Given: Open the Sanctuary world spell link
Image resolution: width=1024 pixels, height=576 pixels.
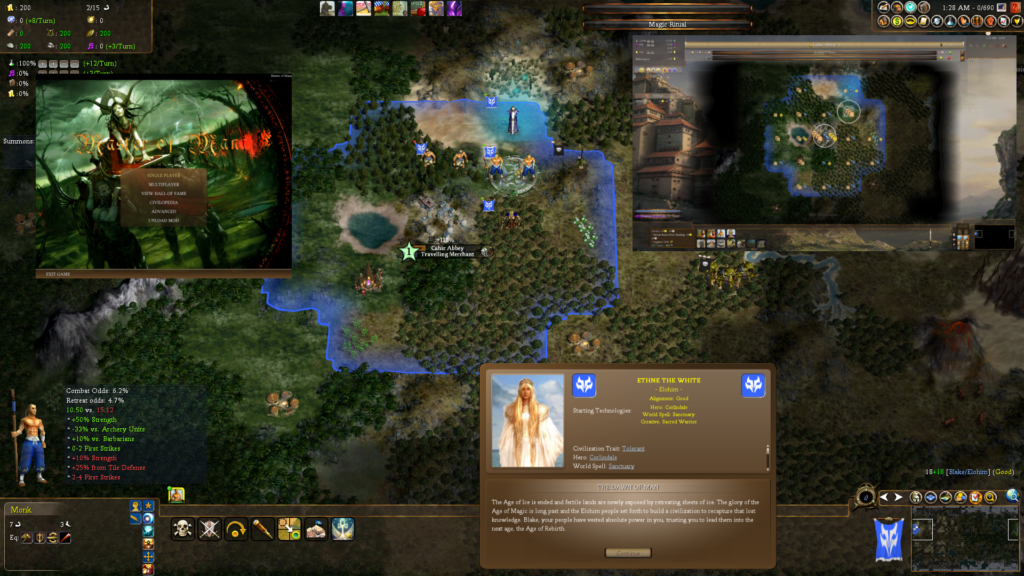Looking at the screenshot, I should pos(621,466).
